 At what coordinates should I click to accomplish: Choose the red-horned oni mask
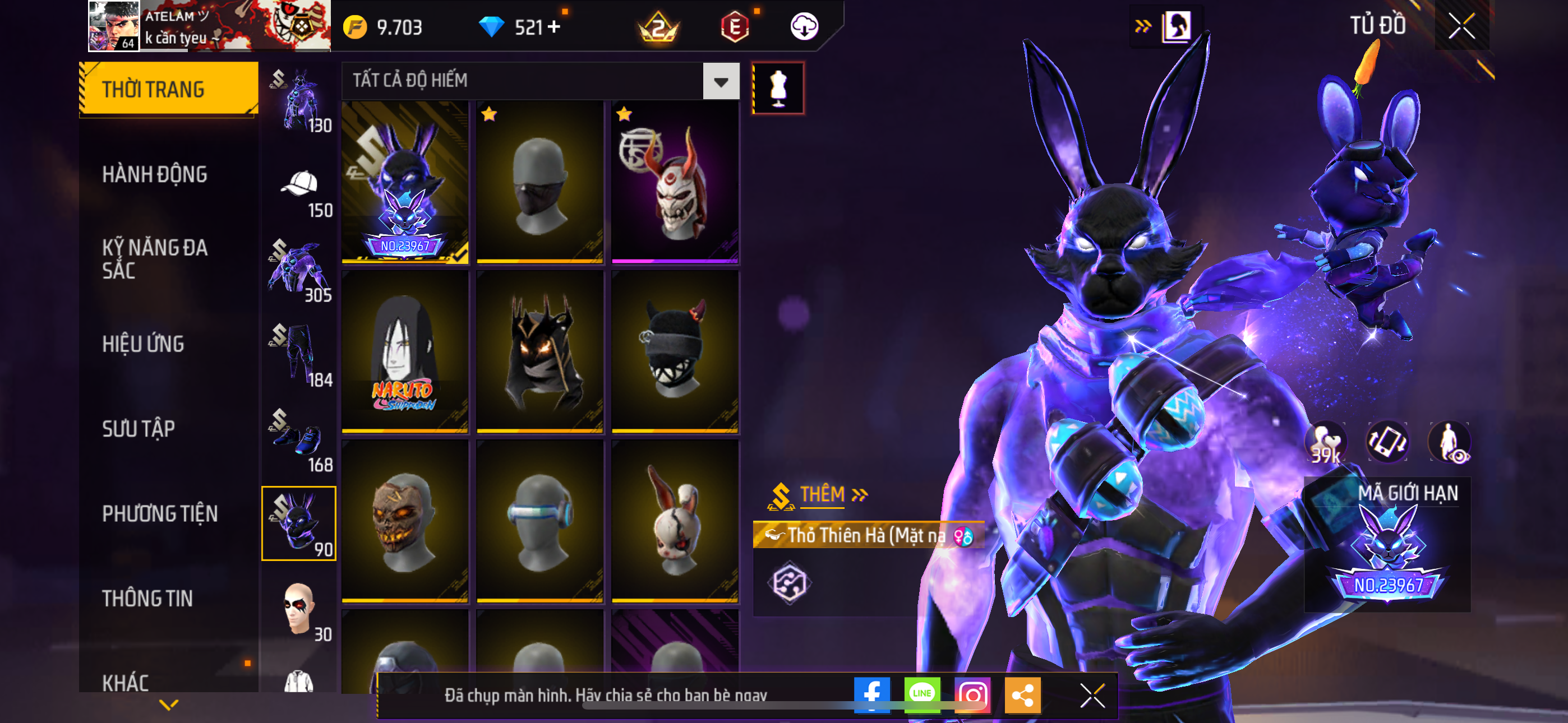675,182
